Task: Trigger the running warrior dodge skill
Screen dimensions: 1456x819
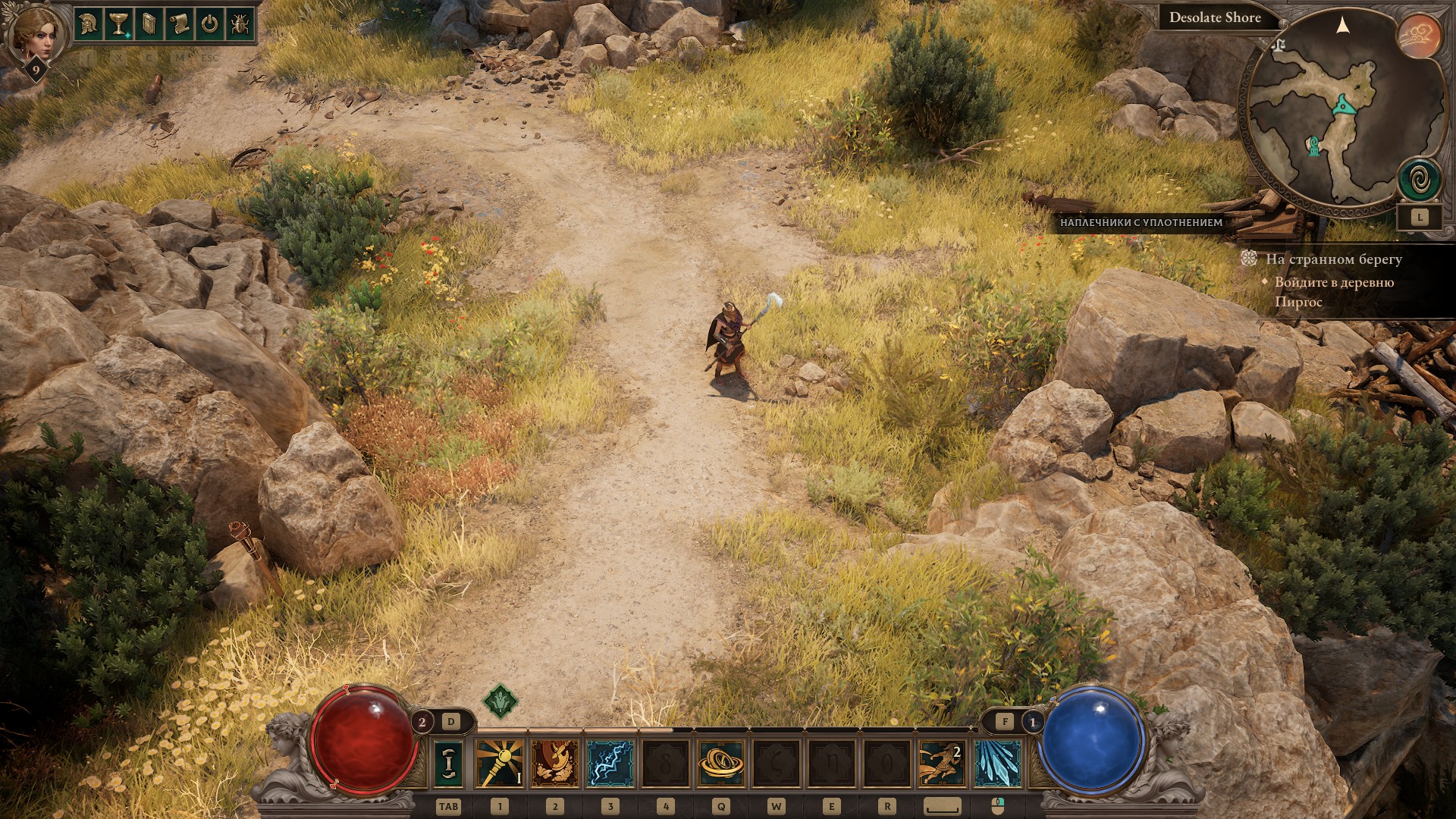Action: (x=942, y=764)
